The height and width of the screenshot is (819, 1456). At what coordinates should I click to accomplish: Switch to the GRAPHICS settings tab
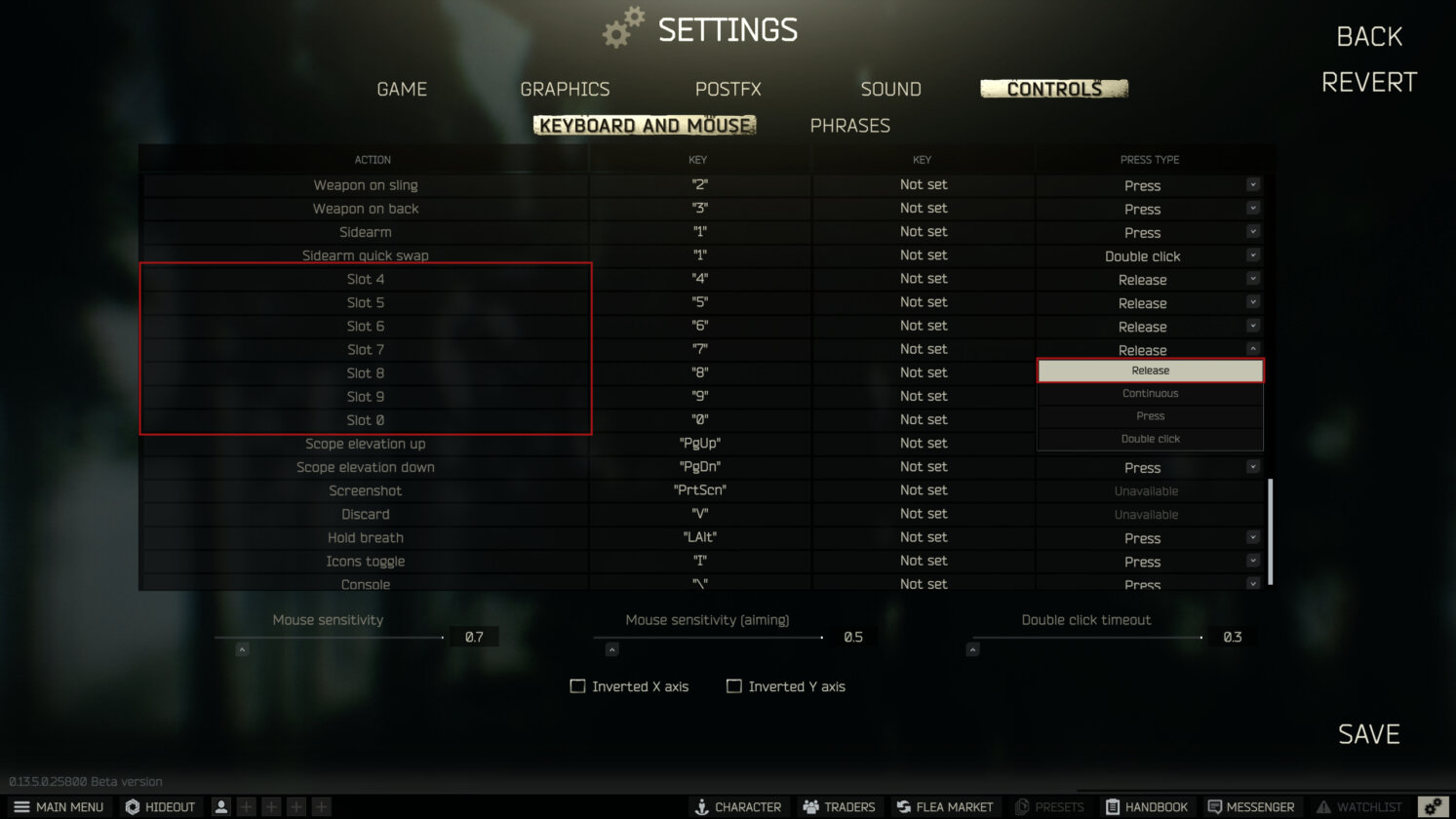click(x=565, y=89)
